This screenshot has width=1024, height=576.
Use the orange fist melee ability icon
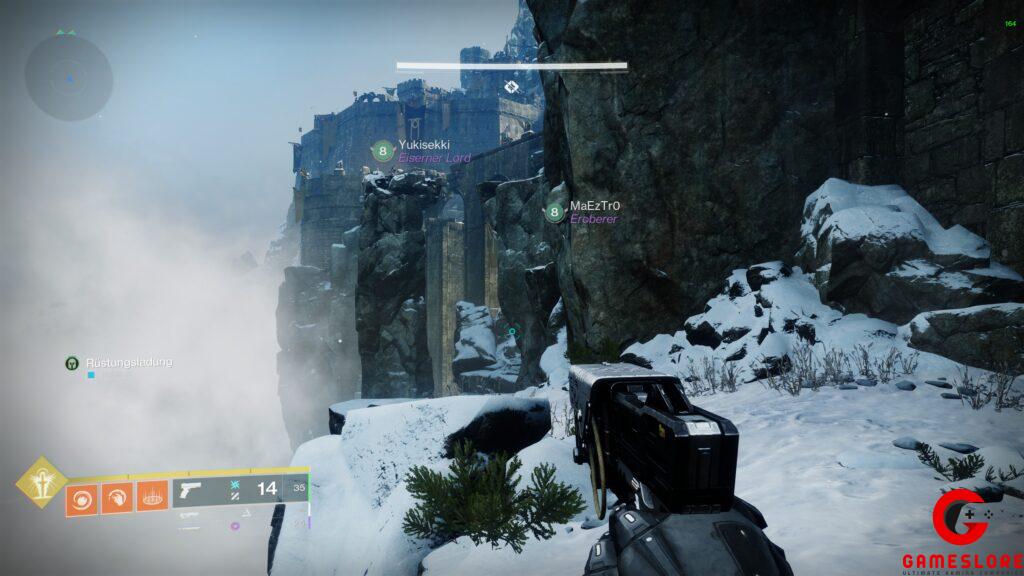(117, 497)
